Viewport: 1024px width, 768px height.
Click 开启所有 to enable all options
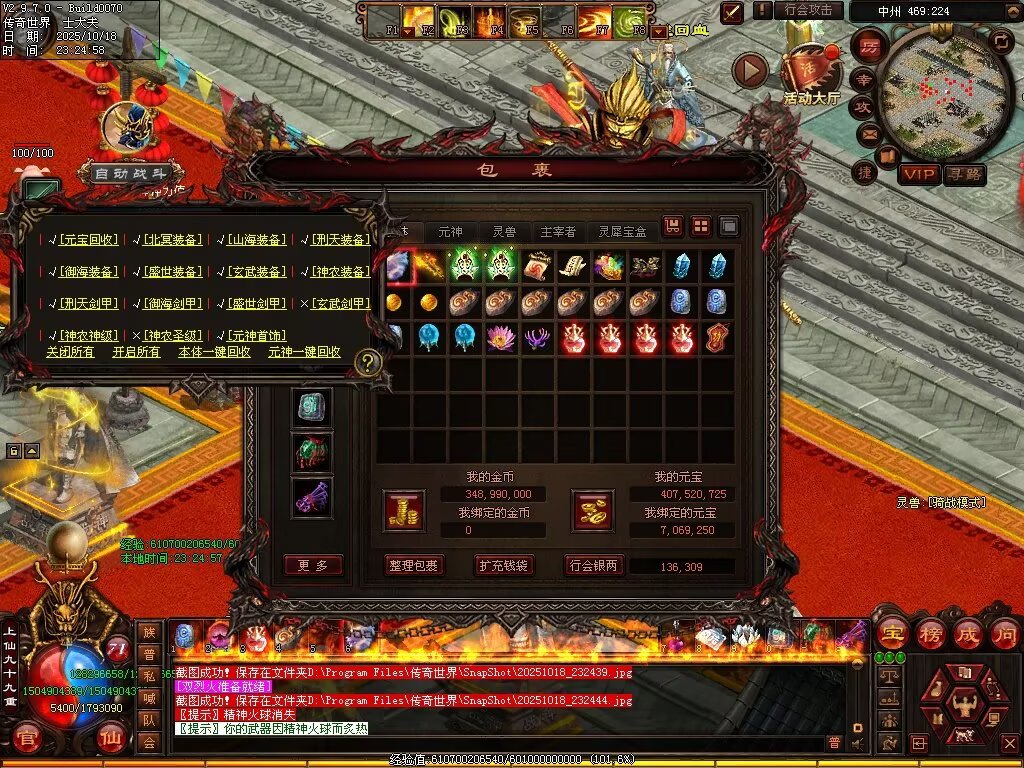136,352
